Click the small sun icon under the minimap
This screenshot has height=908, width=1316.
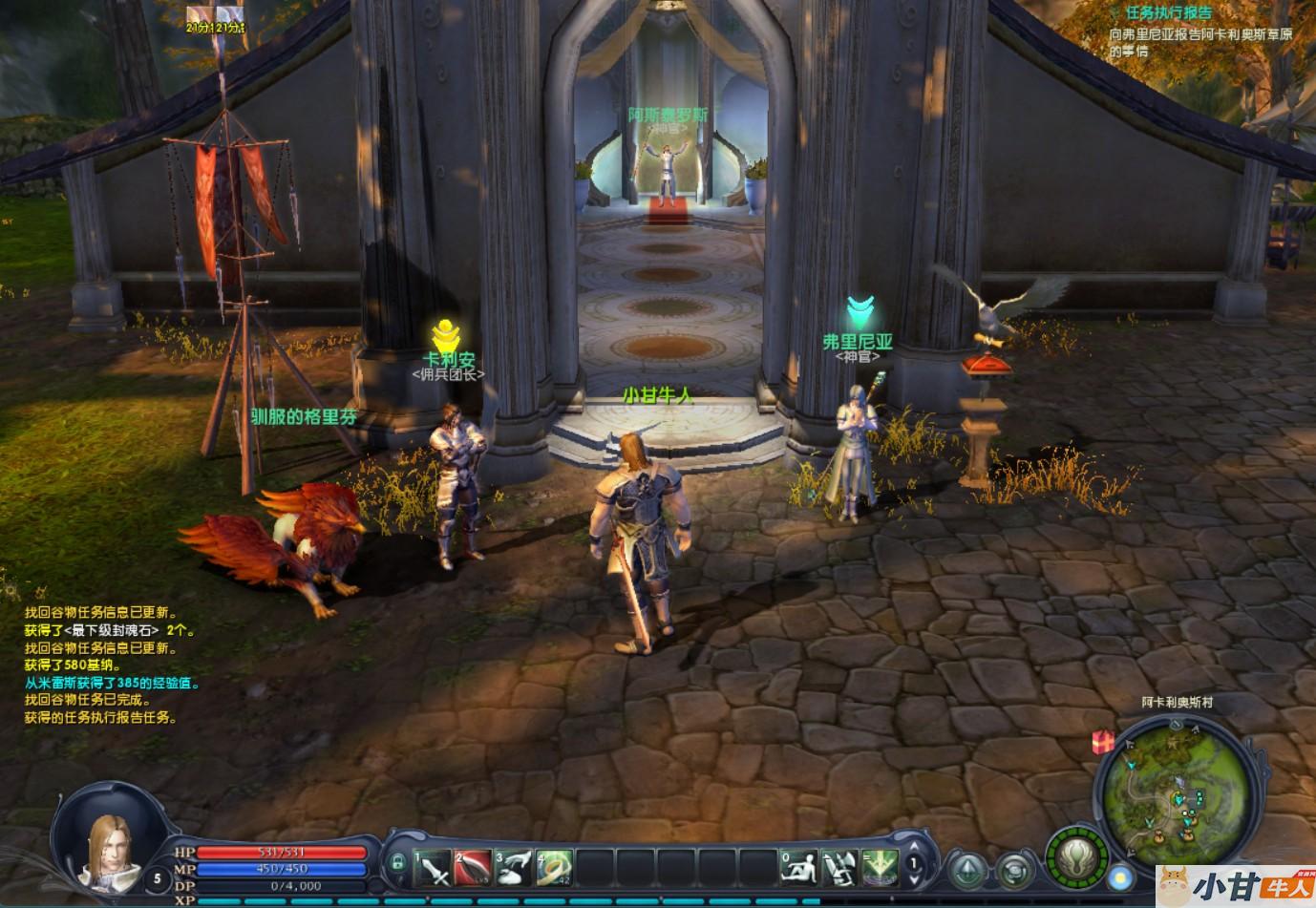(x=1122, y=877)
